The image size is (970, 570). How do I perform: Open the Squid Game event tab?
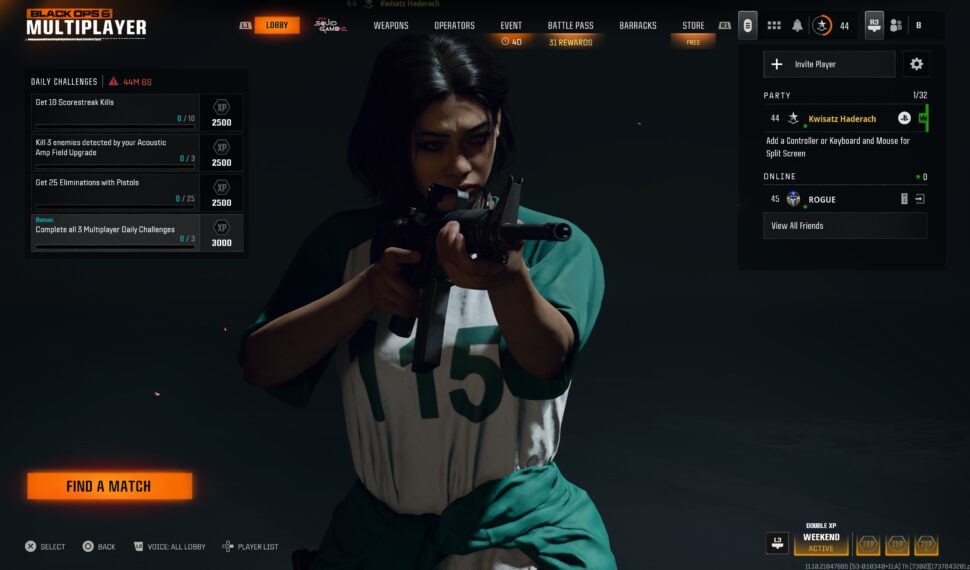coord(330,25)
